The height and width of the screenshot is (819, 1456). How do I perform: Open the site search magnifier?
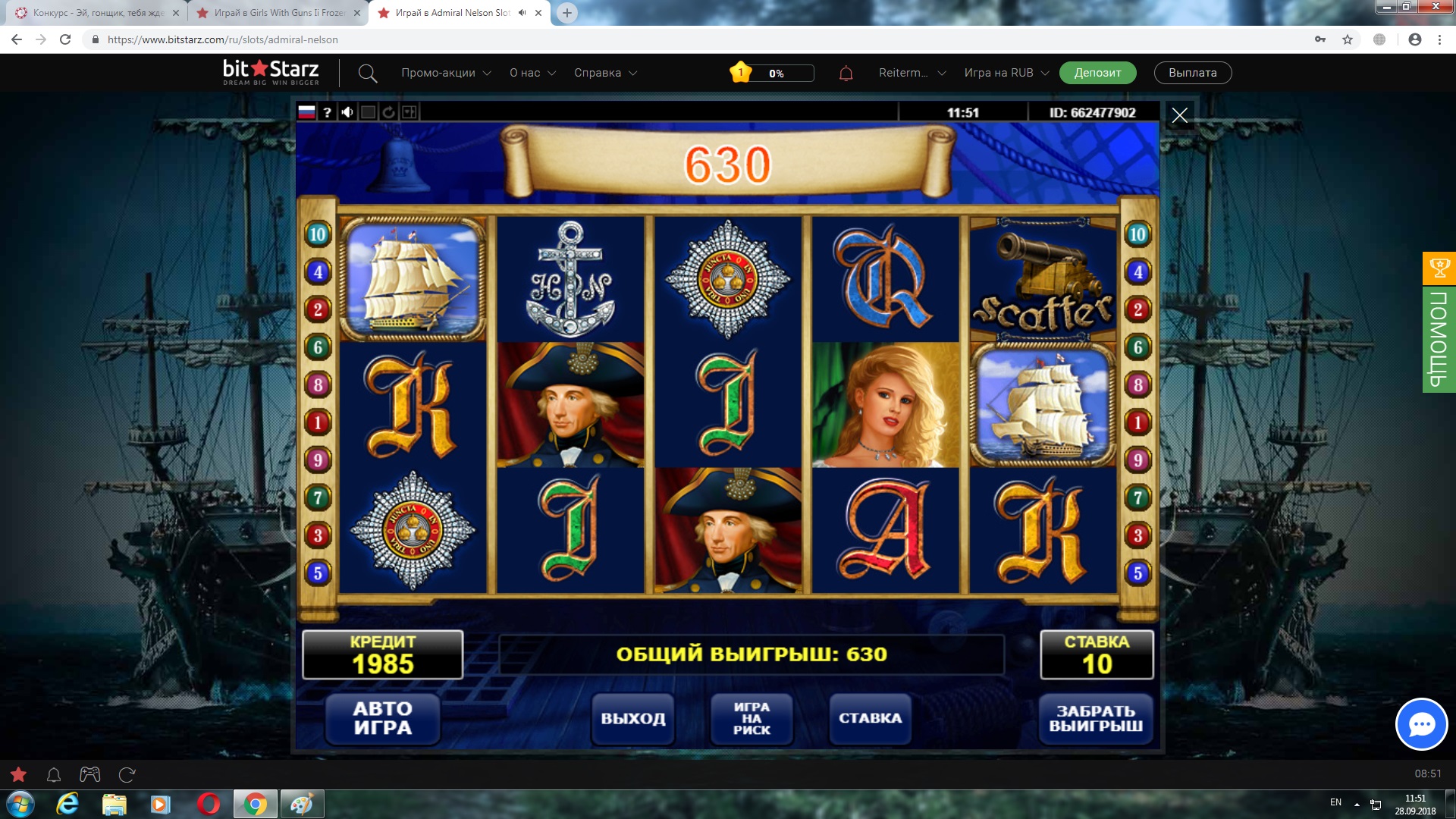[x=368, y=74]
